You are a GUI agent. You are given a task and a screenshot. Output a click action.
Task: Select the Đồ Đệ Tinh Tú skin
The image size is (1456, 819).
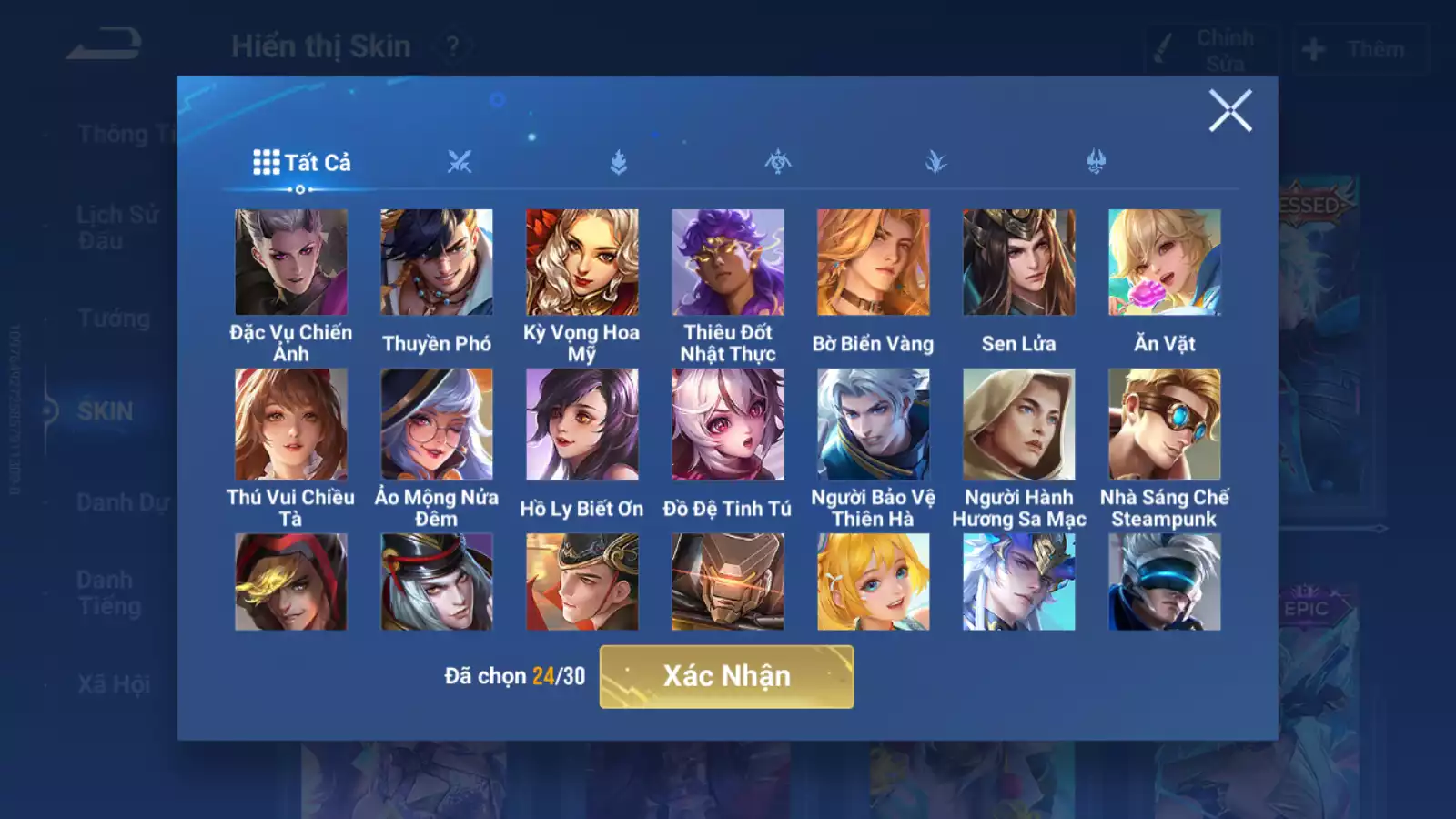point(728,424)
